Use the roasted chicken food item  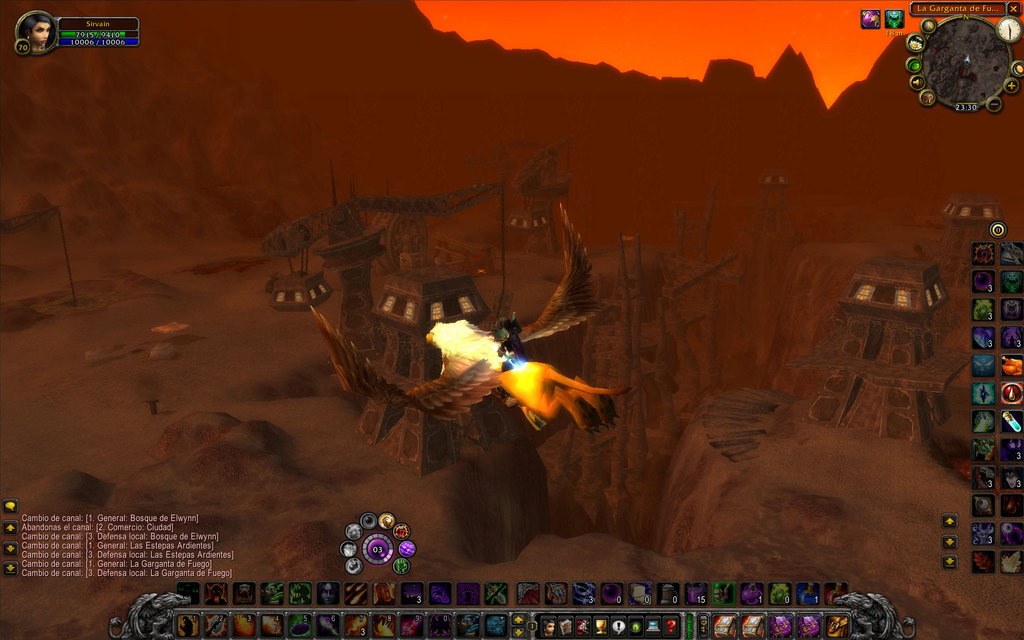(1012, 366)
